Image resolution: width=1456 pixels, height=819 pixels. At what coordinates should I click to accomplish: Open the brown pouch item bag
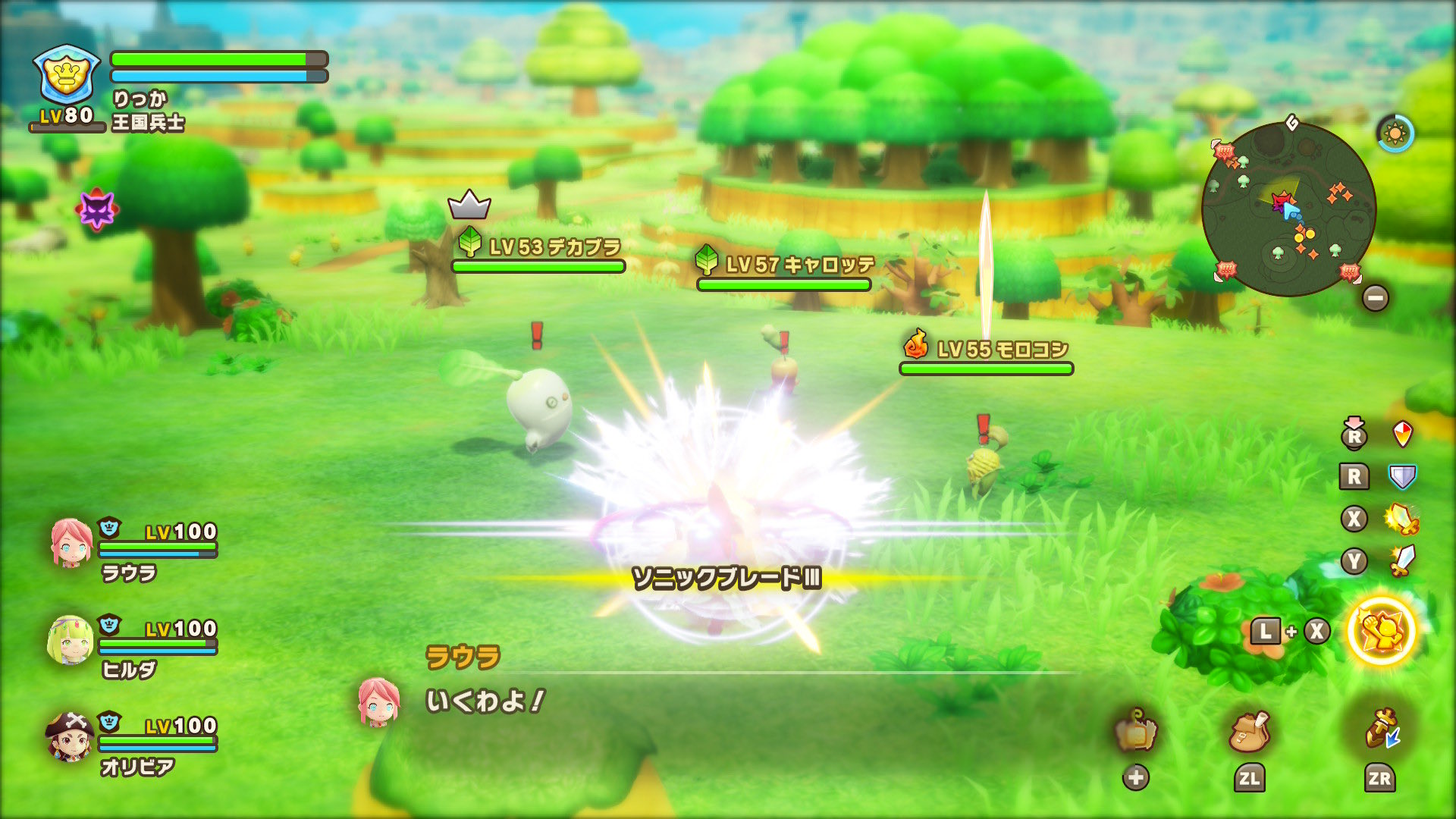1249,732
